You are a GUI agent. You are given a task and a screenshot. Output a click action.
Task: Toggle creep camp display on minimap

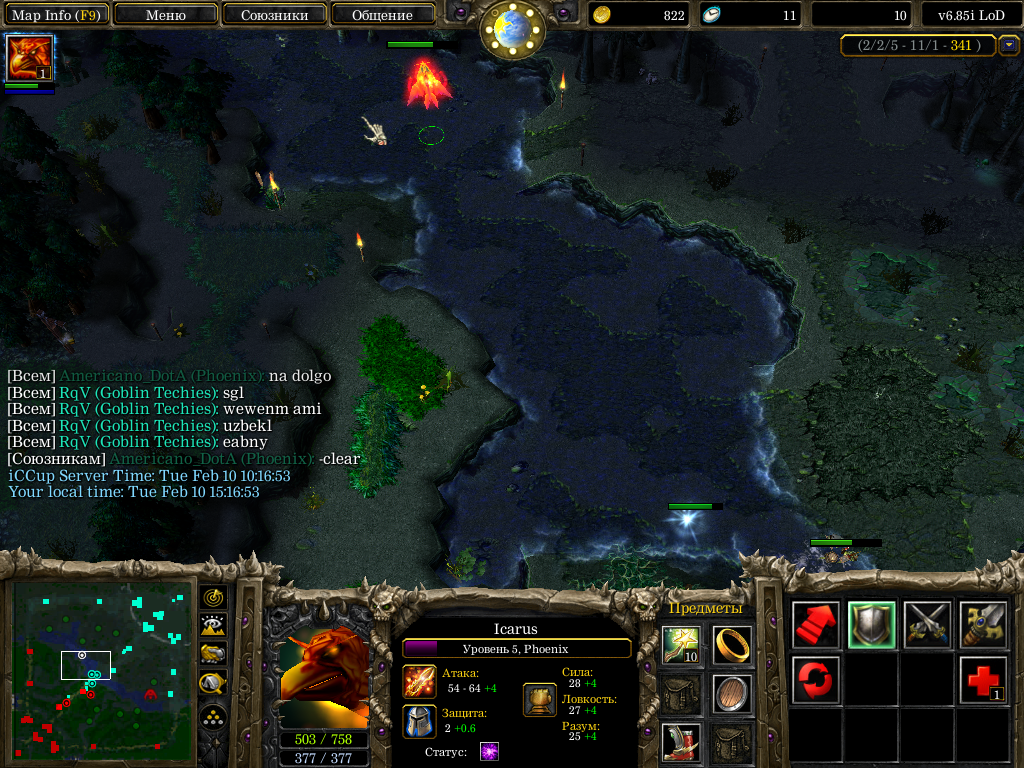tap(213, 683)
